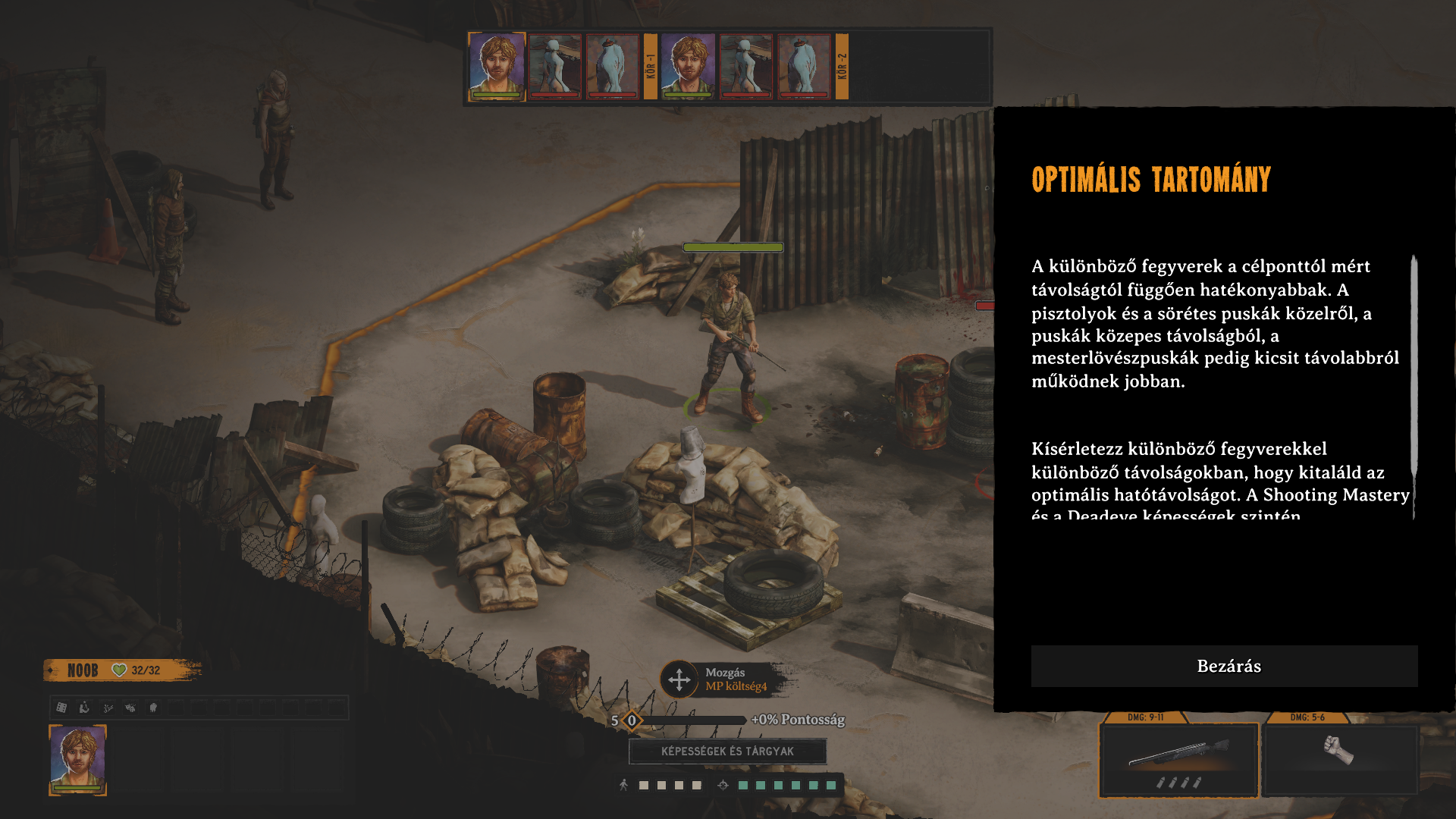Click the dice status icon
This screenshot has height=819, width=1456.
pyautogui.click(x=62, y=708)
